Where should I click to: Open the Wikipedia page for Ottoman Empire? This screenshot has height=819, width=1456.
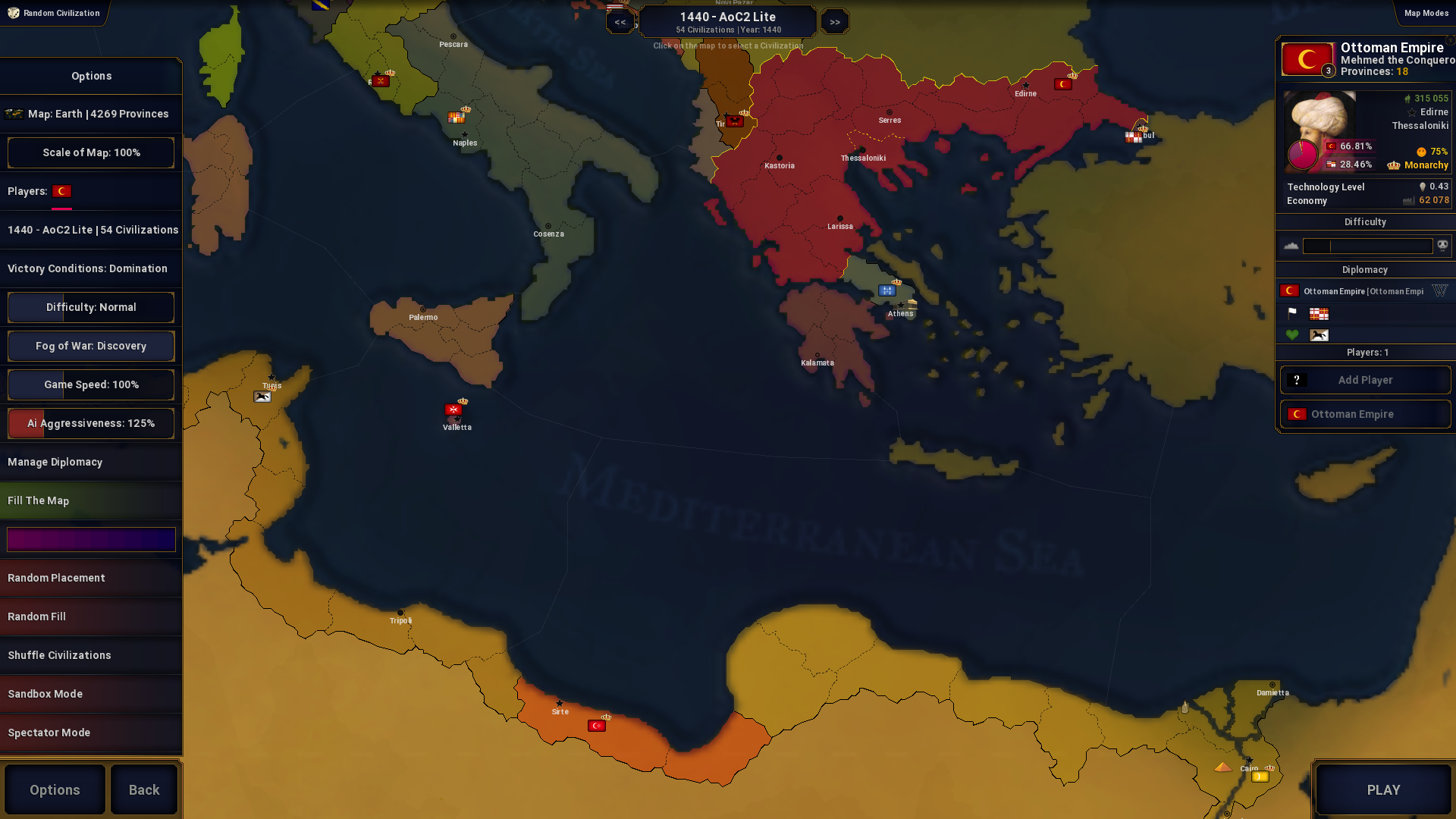(1440, 290)
